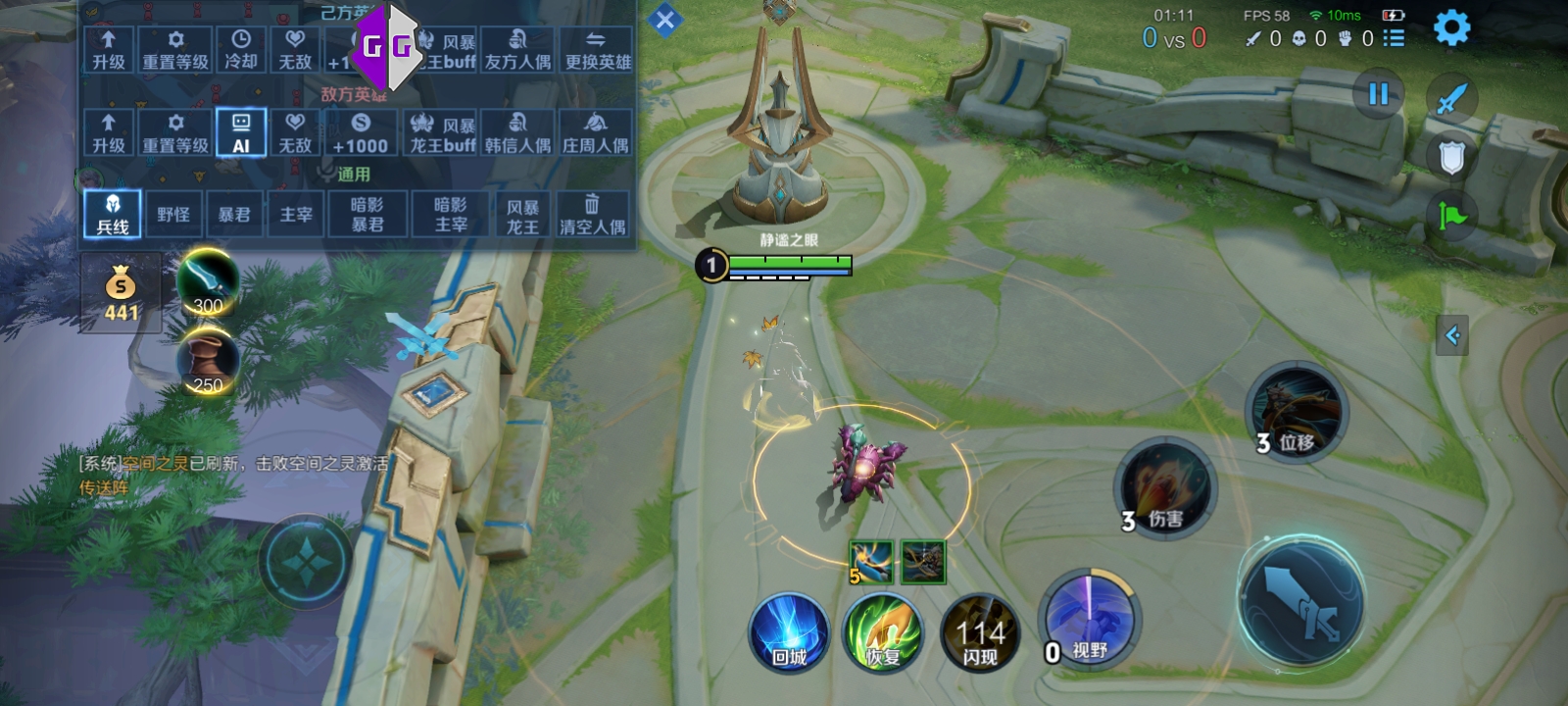Choose the 野怪 jungle monsters button

point(173,214)
